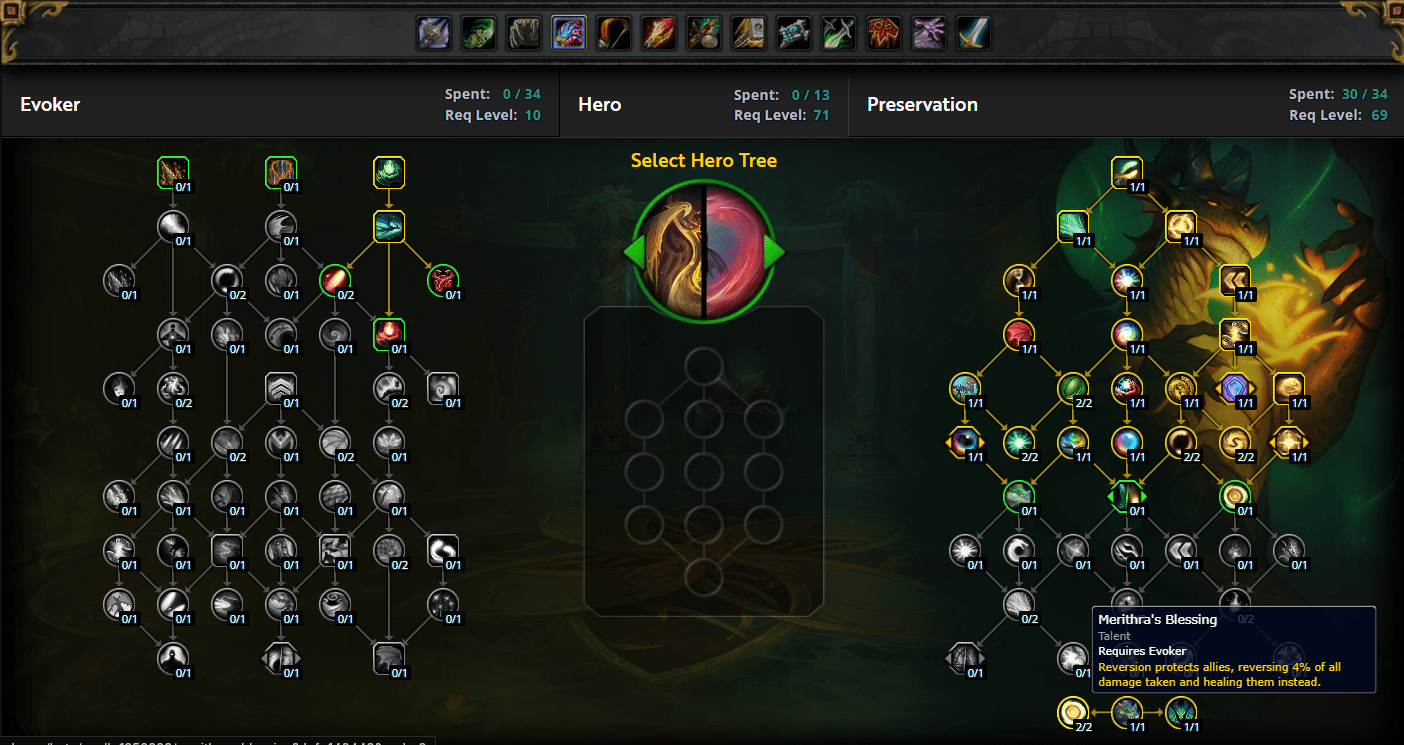
Task: Click the Select Hero Tree label
Action: click(703, 160)
